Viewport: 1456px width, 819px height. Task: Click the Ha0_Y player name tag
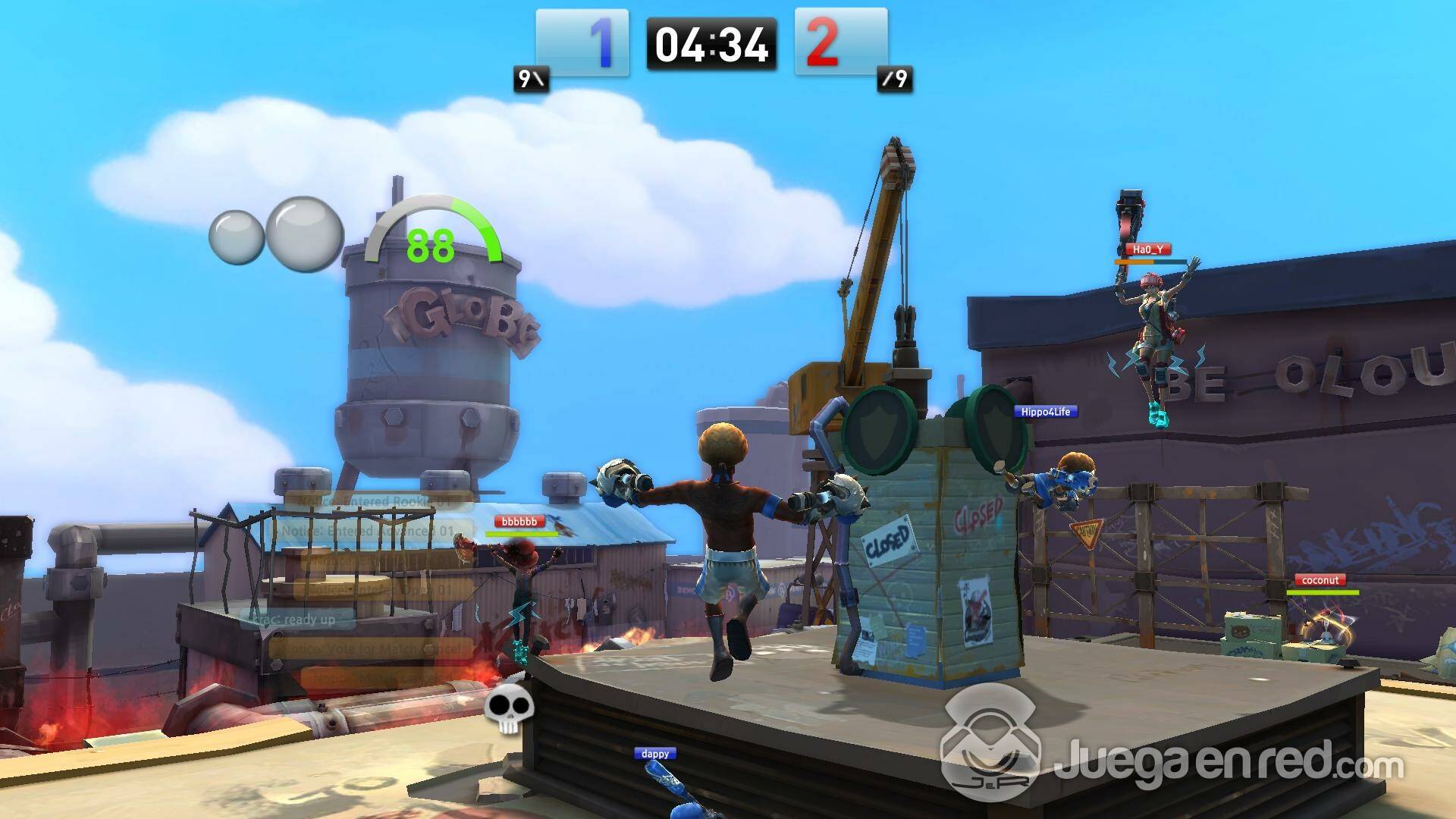coord(1147,249)
